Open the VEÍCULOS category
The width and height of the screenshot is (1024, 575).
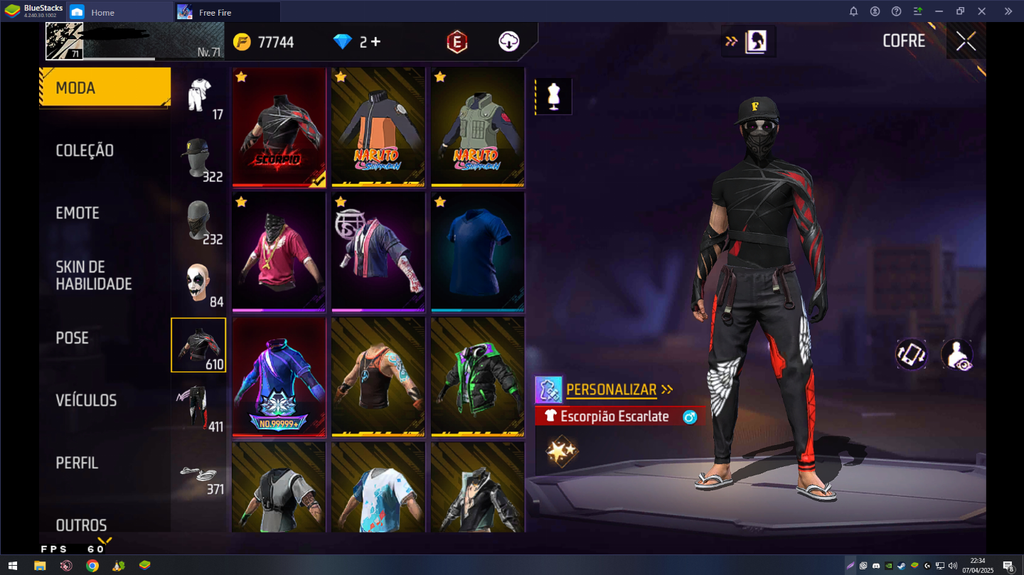pyautogui.click(x=86, y=400)
